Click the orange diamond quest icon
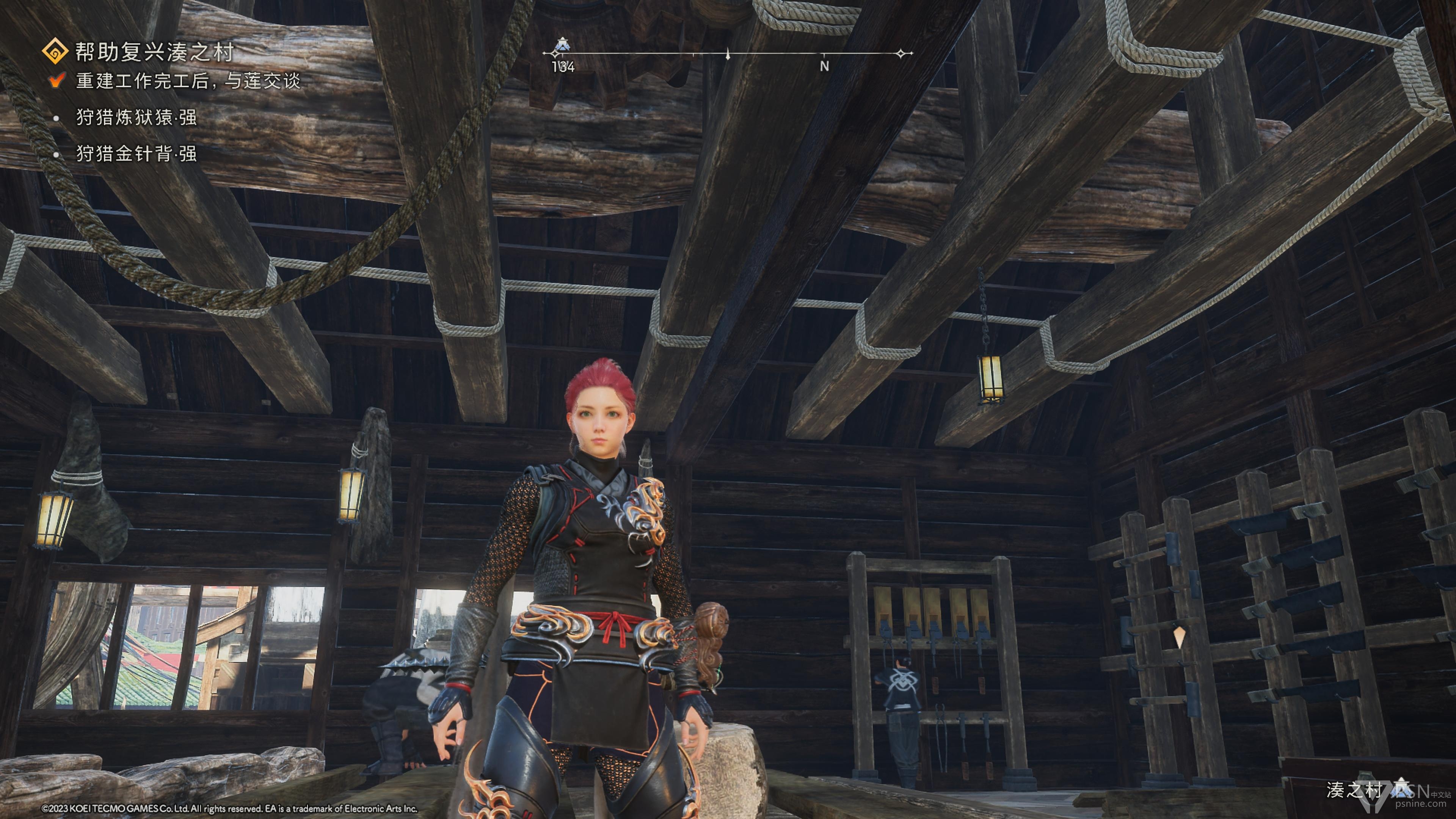 (55, 52)
